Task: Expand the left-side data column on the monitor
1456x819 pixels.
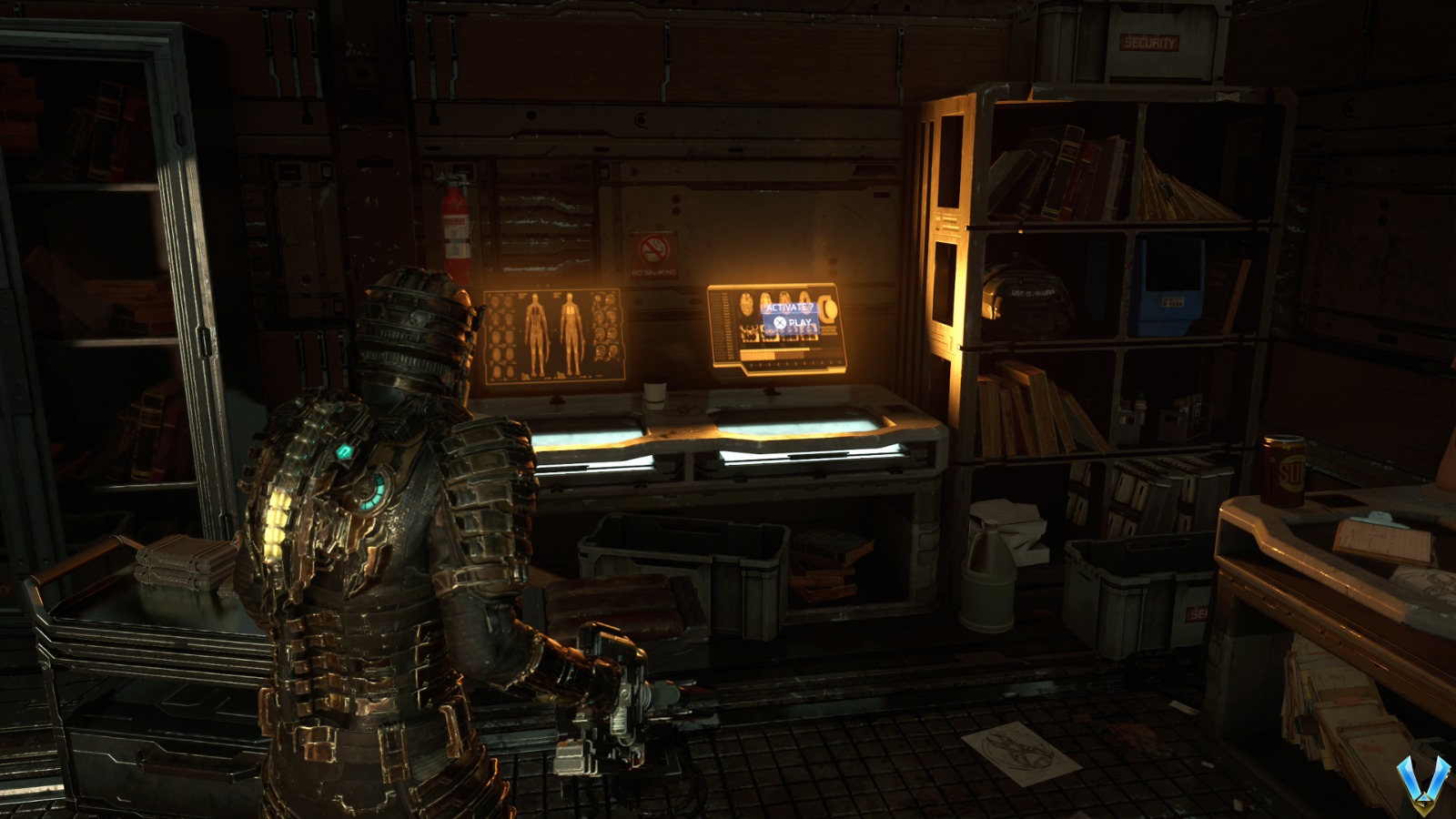Action: pyautogui.click(x=724, y=326)
